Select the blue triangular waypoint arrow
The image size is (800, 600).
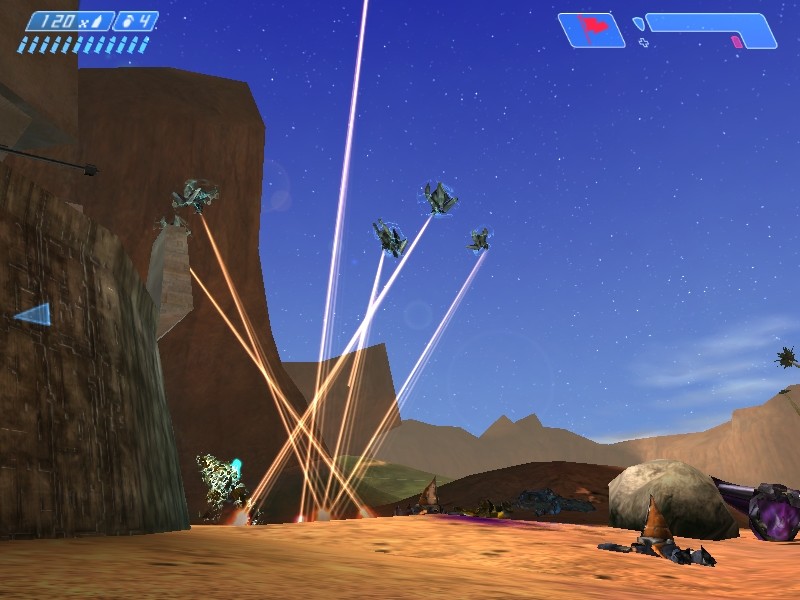tap(34, 315)
